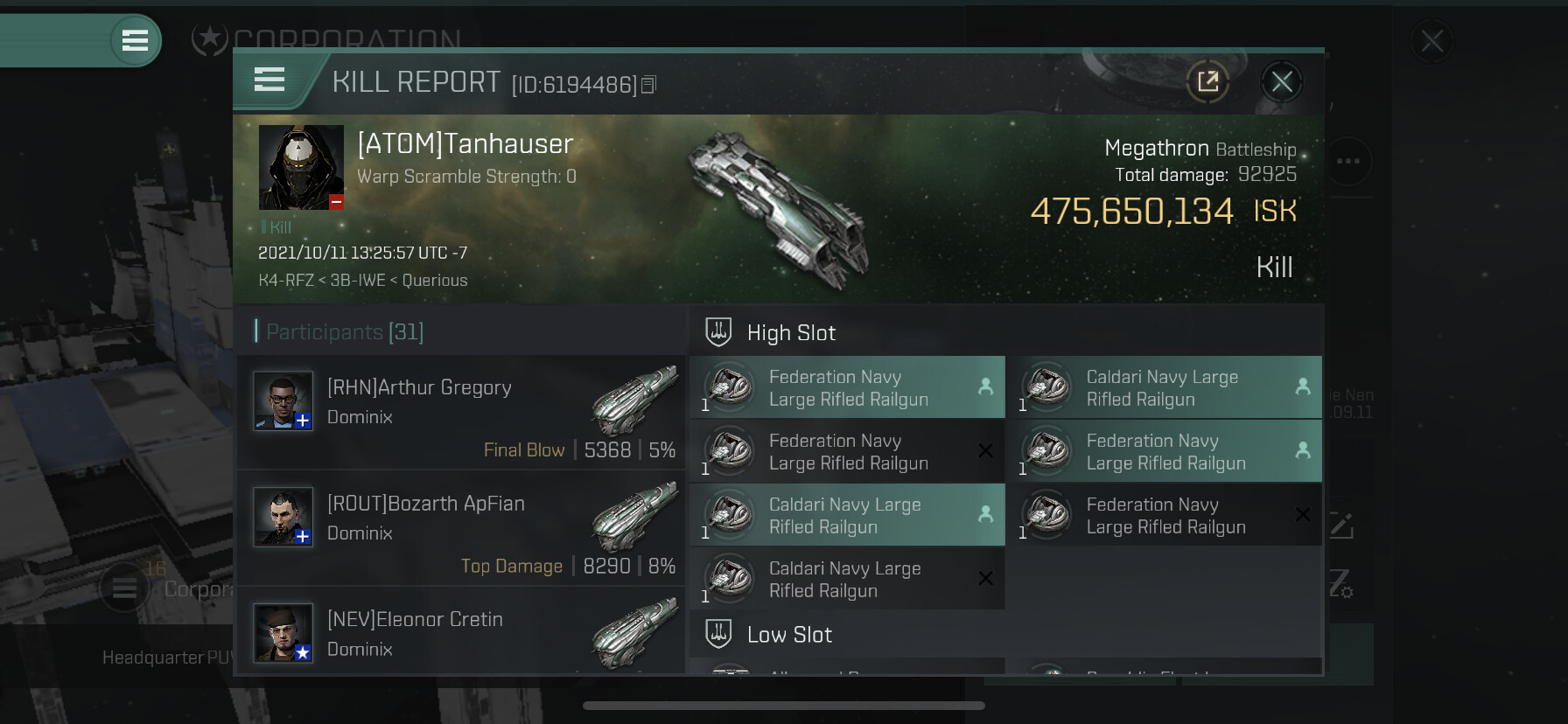Copy the kill report ID

[x=648, y=85]
